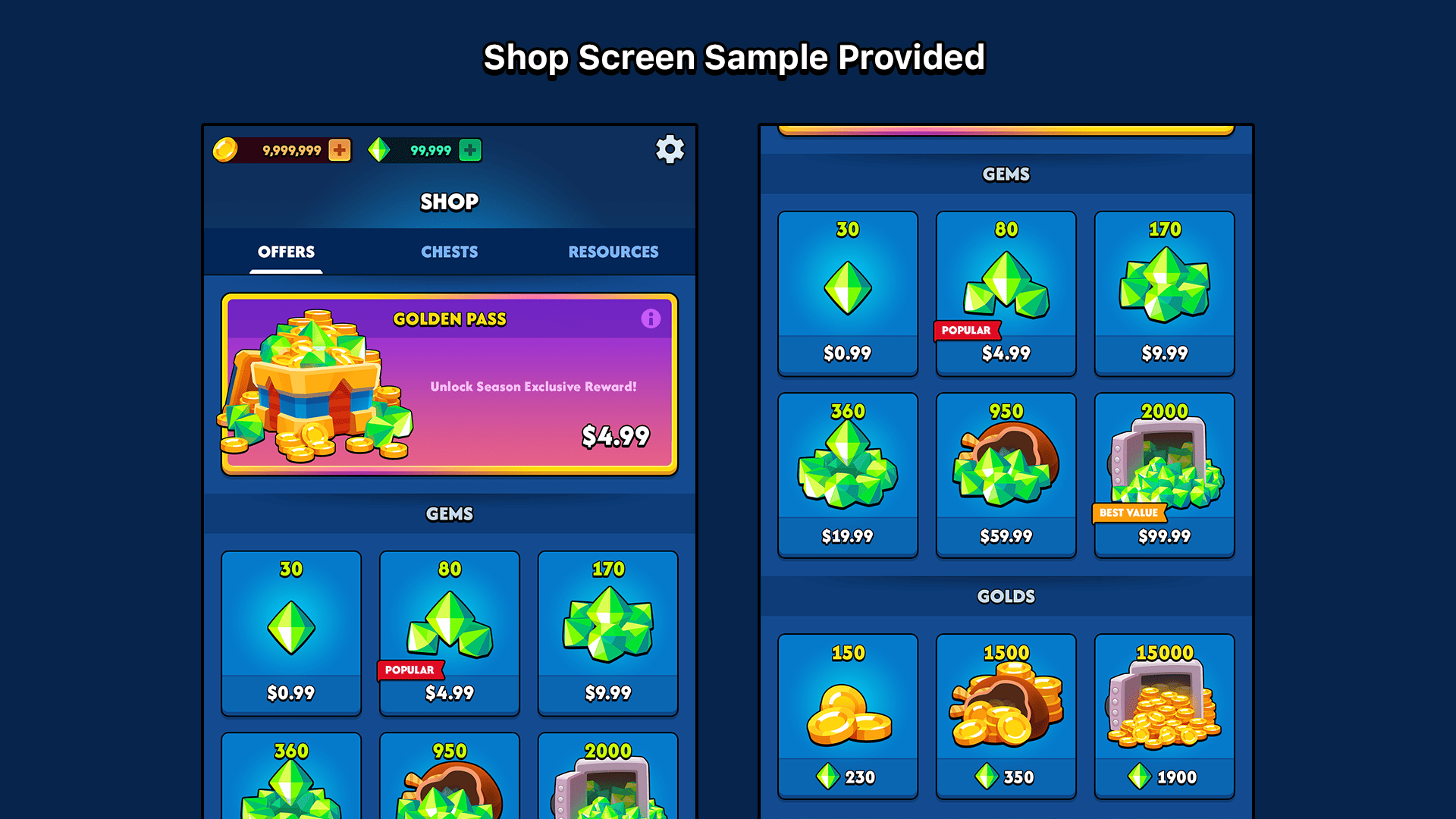Expand the GOLDS section header
1456x819 pixels.
tap(1006, 596)
